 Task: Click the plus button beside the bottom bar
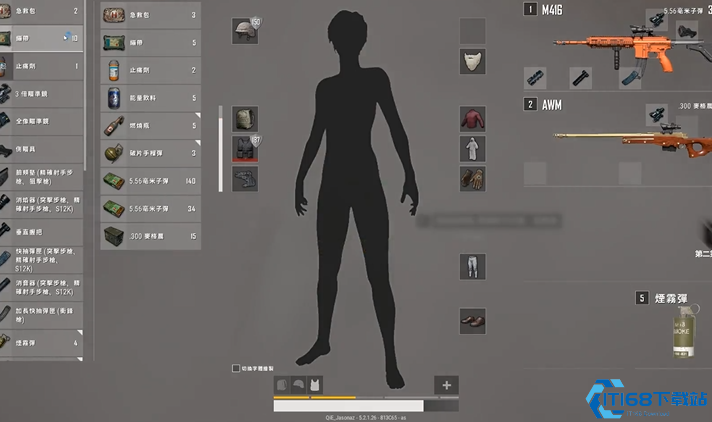click(x=447, y=385)
